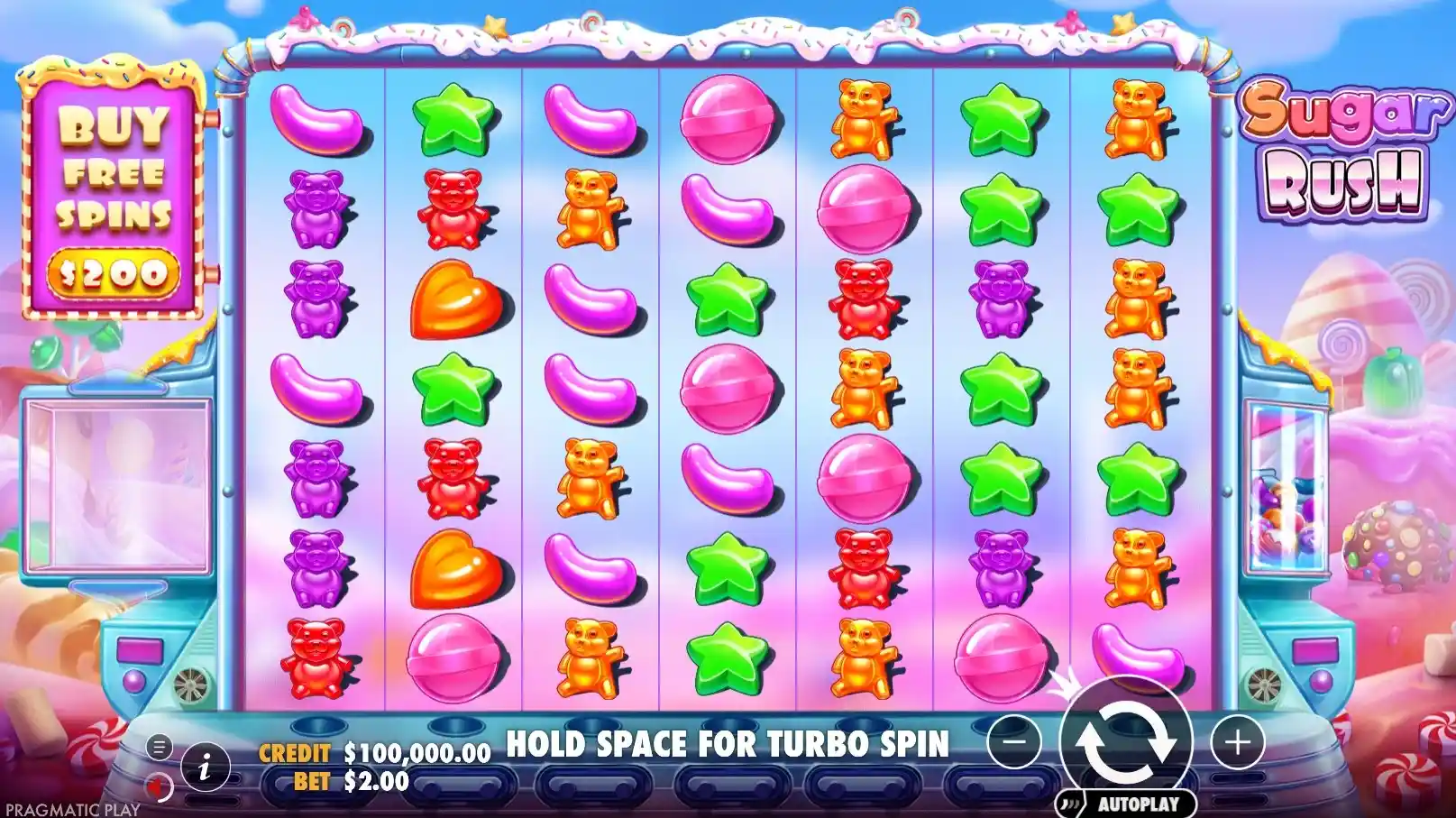Viewport: 1456px width, 818px height.
Task: Open the game info paytable
Action: coord(205,768)
